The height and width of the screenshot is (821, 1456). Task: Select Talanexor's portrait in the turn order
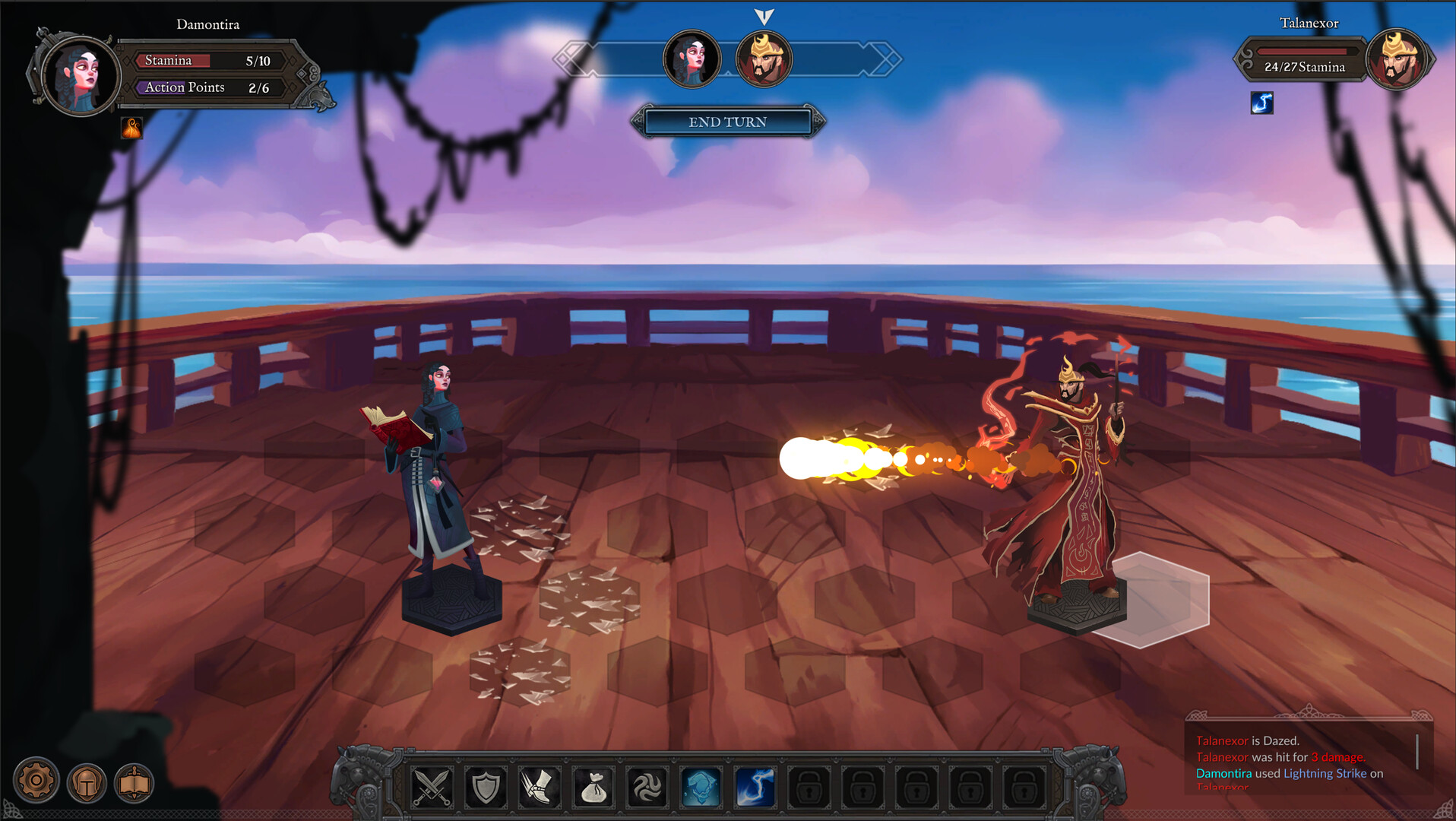tap(764, 59)
